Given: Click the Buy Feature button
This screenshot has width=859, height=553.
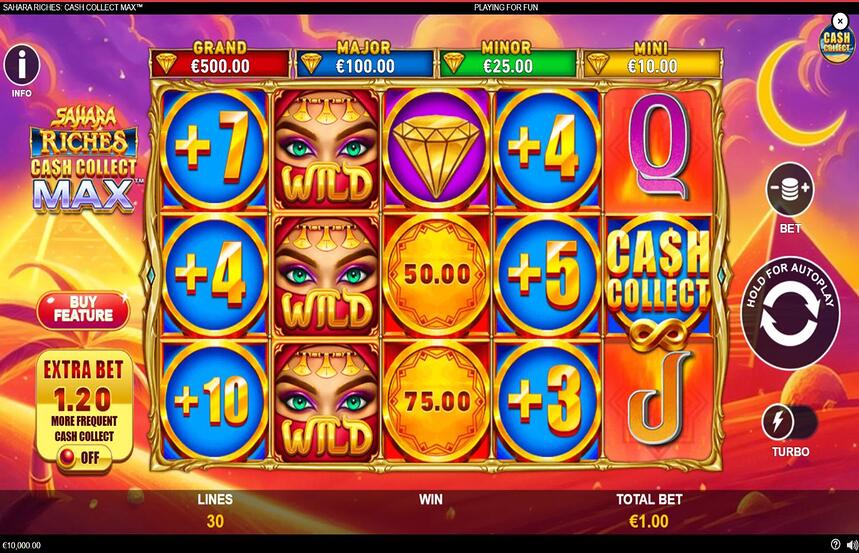Looking at the screenshot, I should [x=83, y=309].
